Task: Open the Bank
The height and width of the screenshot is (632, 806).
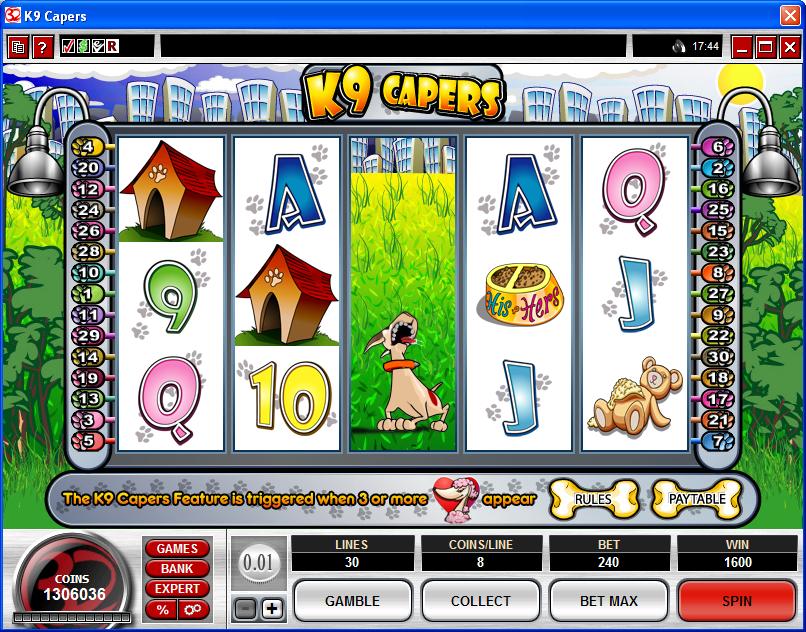Action: (x=177, y=568)
